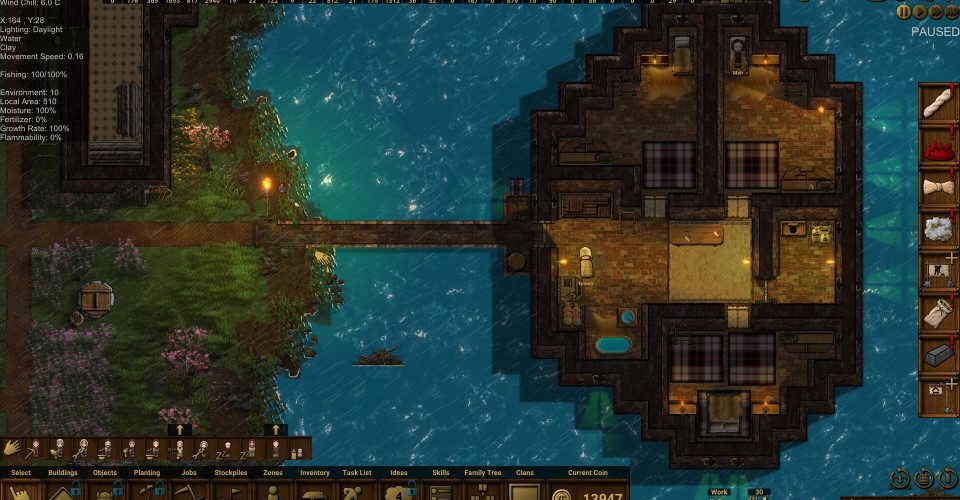This screenshot has height=500, width=960.
Task: Open the Buildings menu
Action: 63,490
